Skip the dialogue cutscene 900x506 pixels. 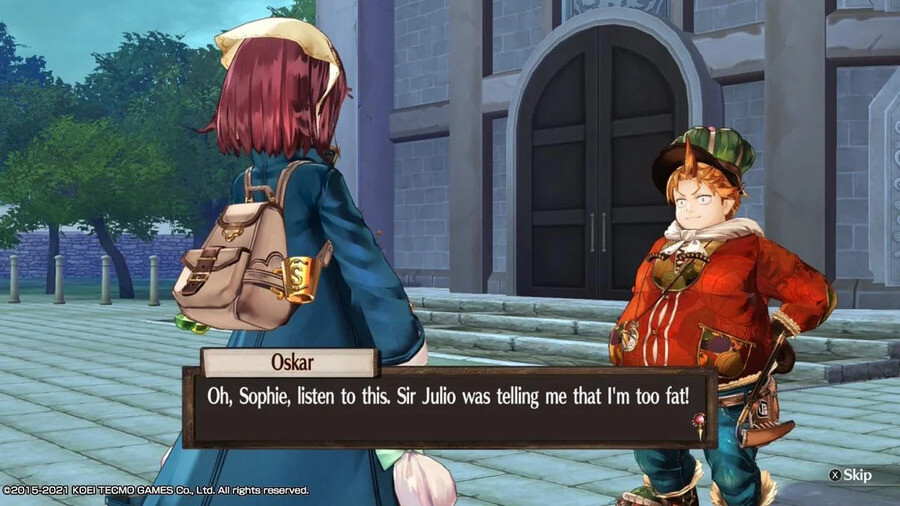[852, 475]
